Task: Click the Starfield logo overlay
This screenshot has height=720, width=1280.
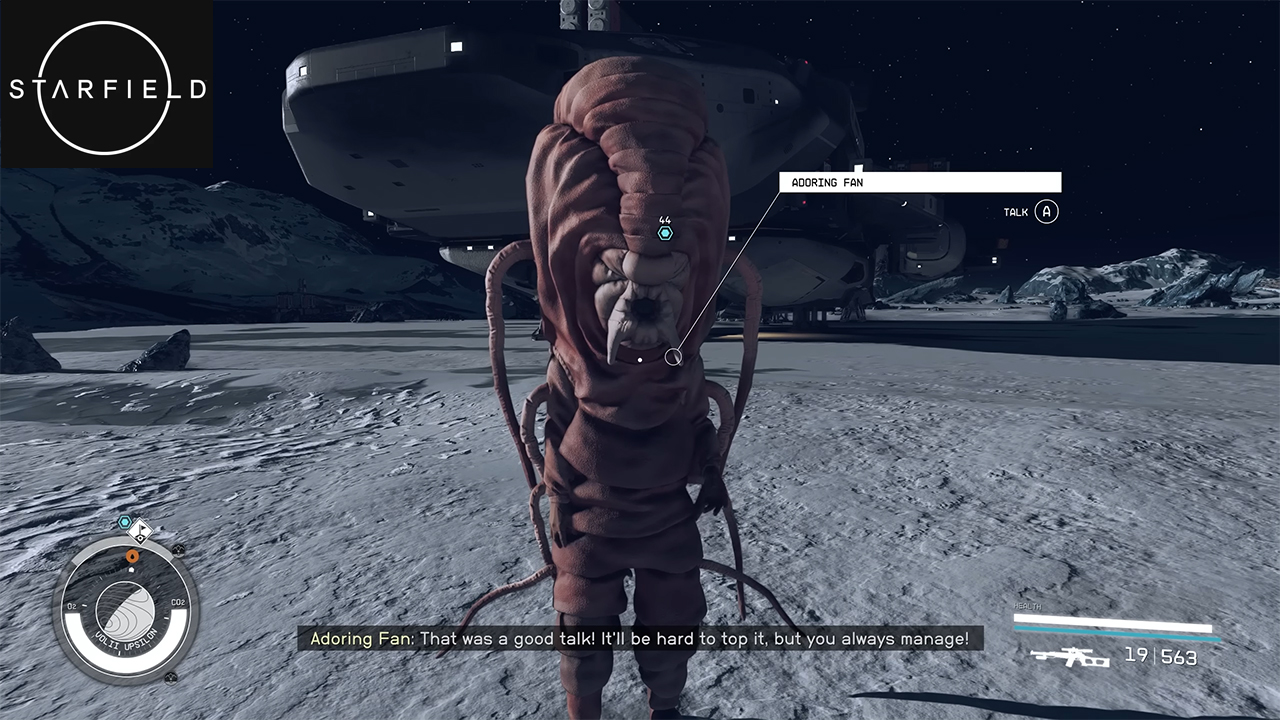Action: [107, 86]
